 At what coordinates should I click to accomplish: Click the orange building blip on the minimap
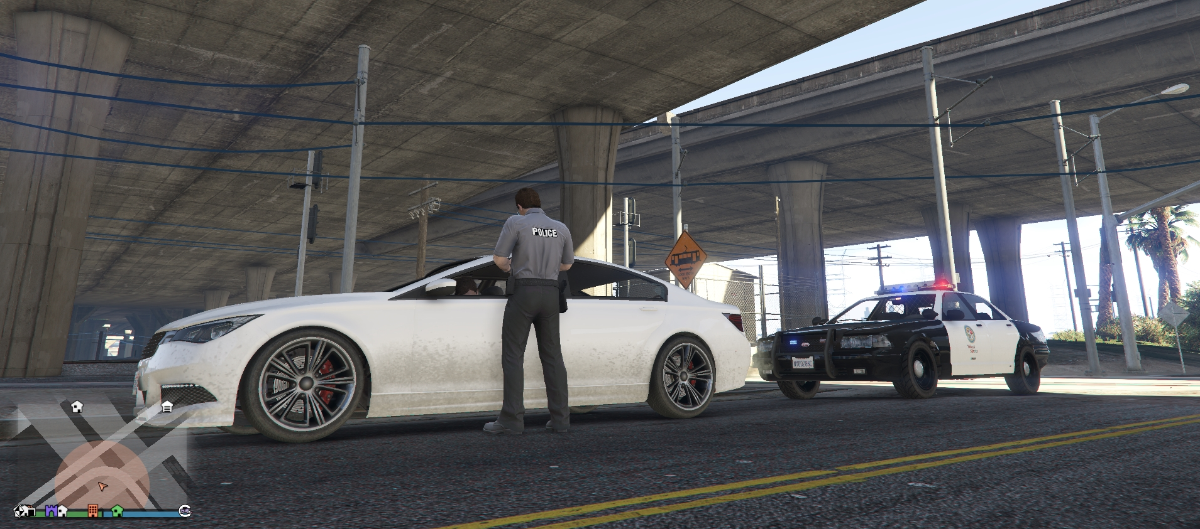pos(93,511)
